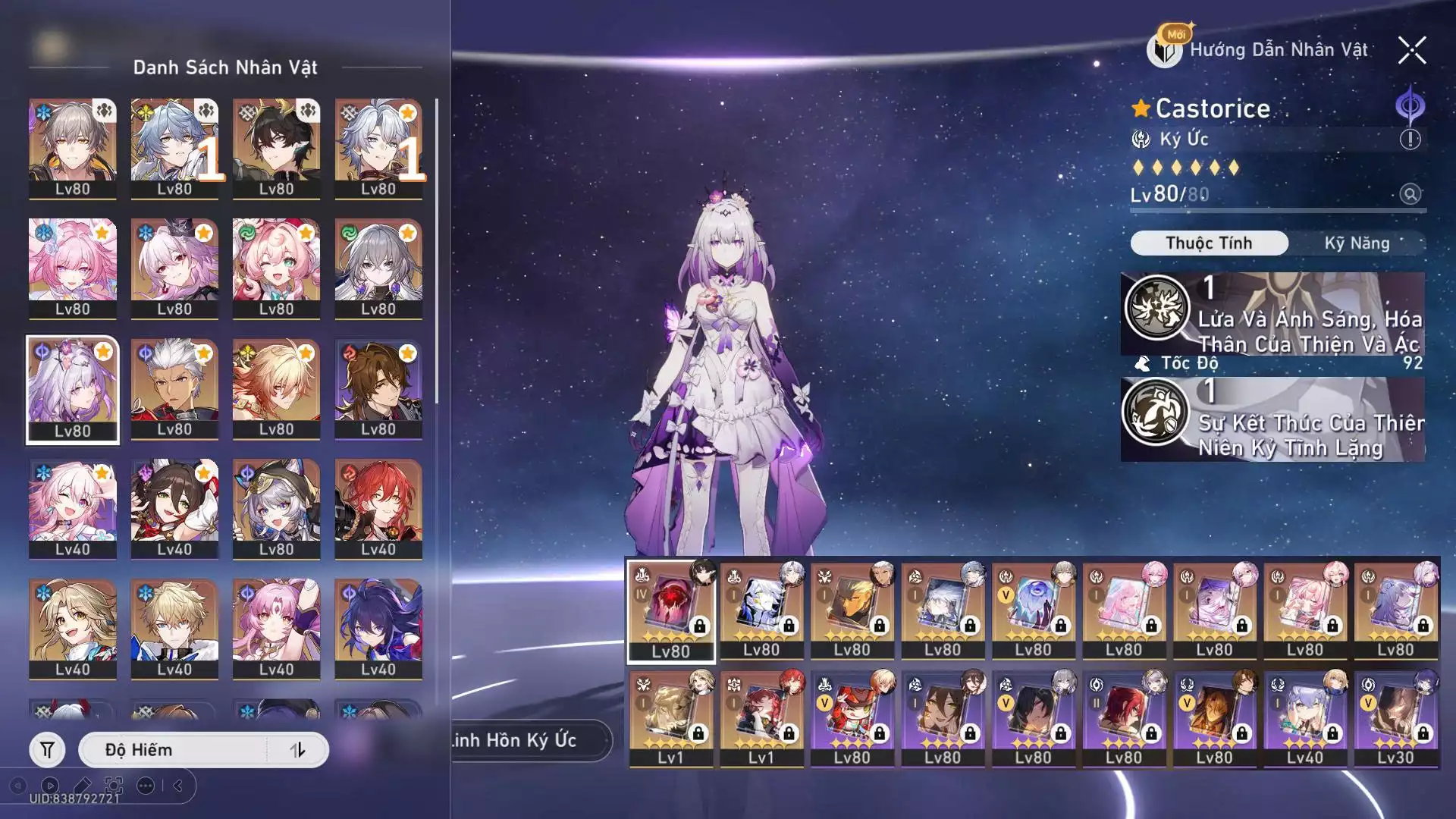
Task: Choose the gray-haired Trailblazer portrait
Action: [x=73, y=149]
